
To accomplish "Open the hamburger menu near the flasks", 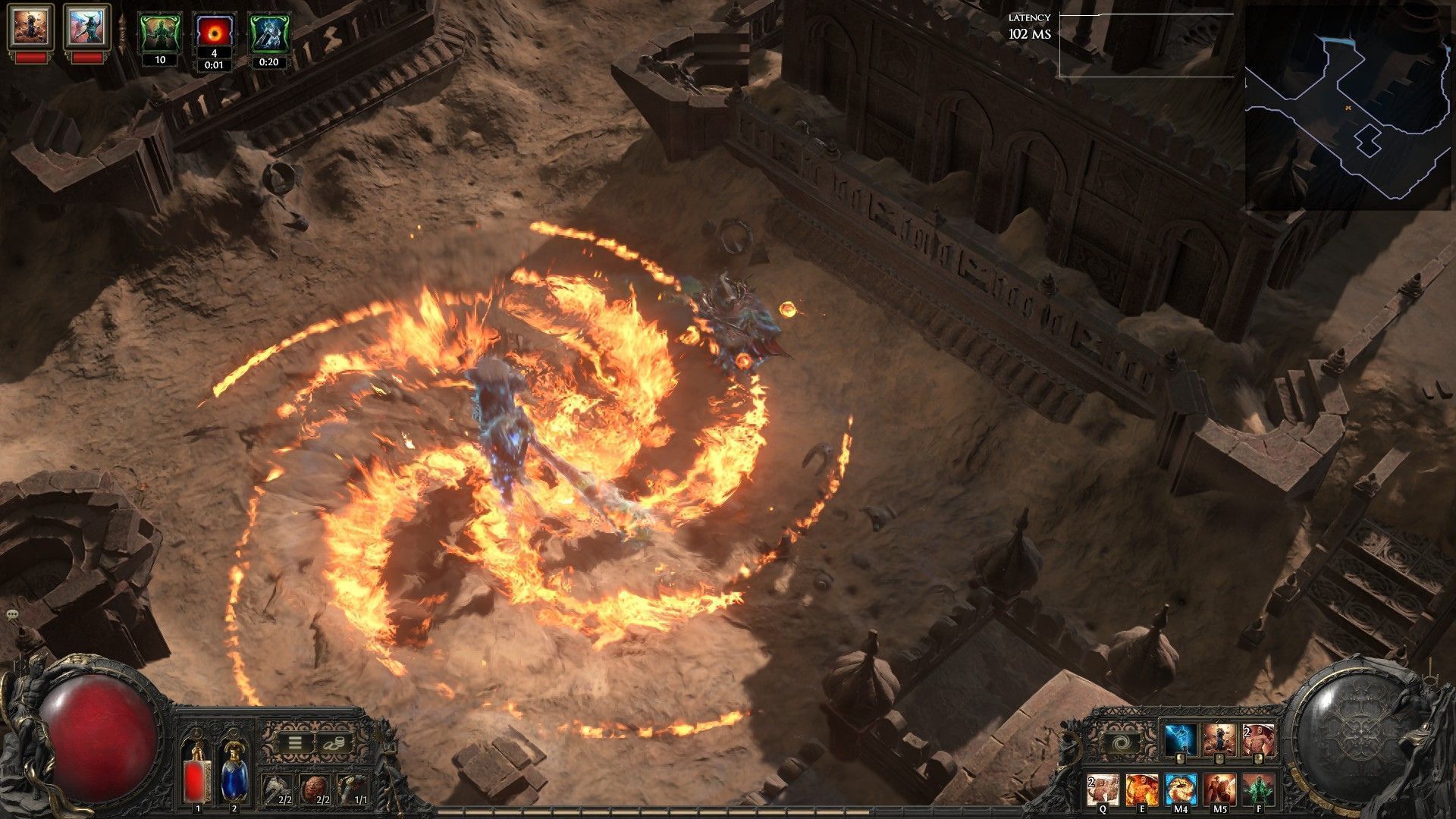I will click(295, 743).
